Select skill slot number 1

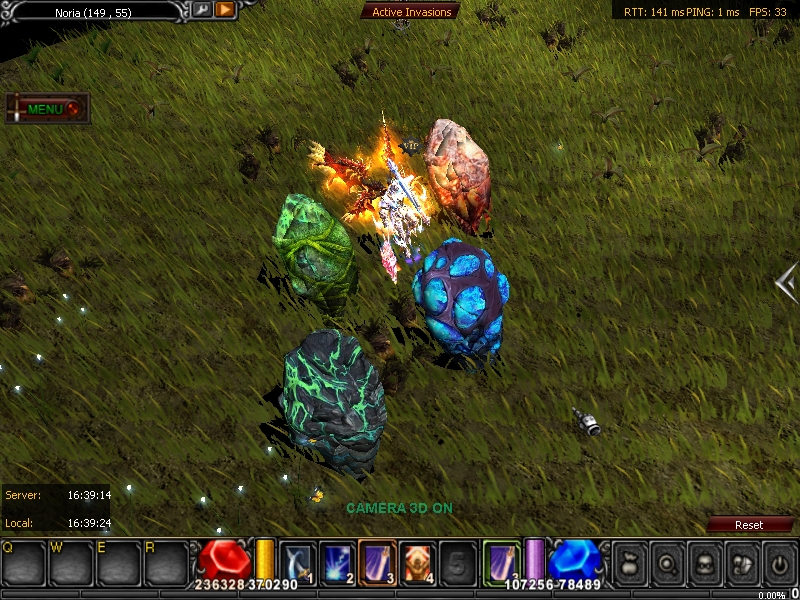298,562
